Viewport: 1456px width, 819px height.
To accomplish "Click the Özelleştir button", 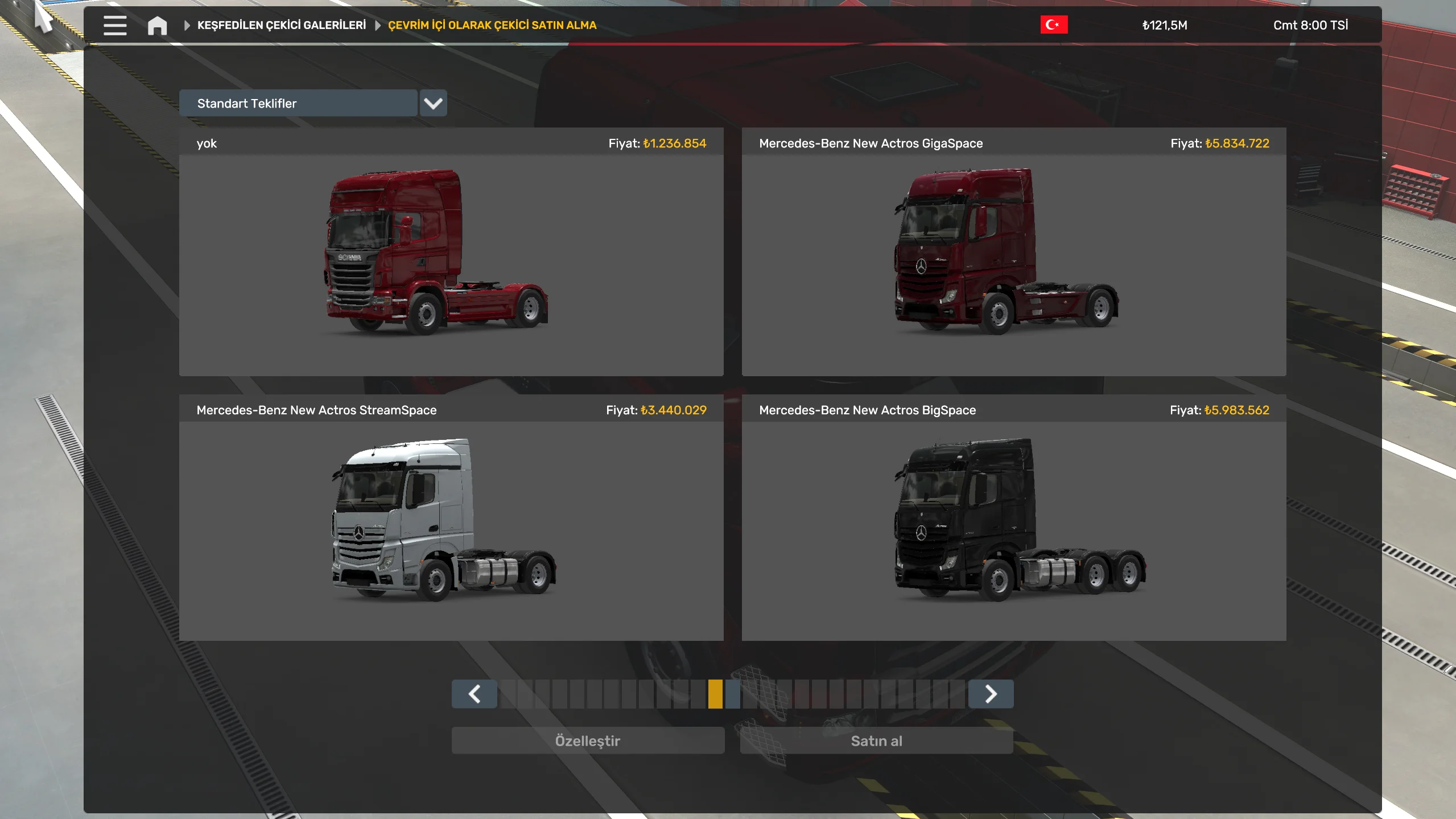I will pyautogui.click(x=587, y=740).
